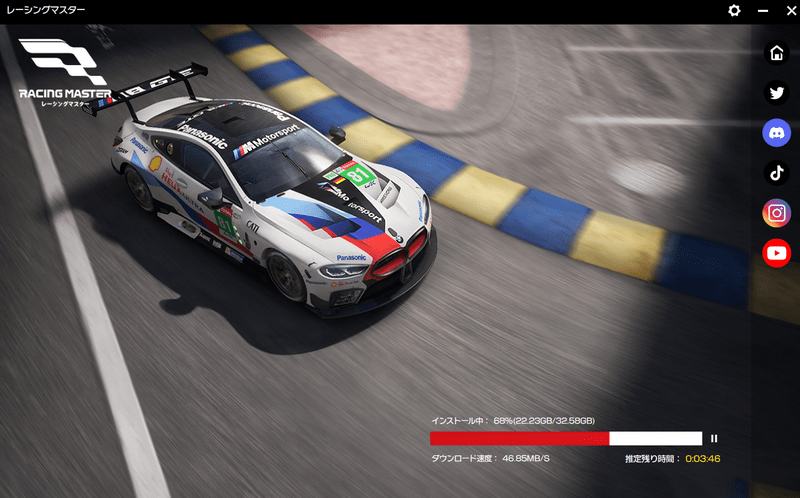Open the home page icon
800x498 pixels.
point(776,53)
